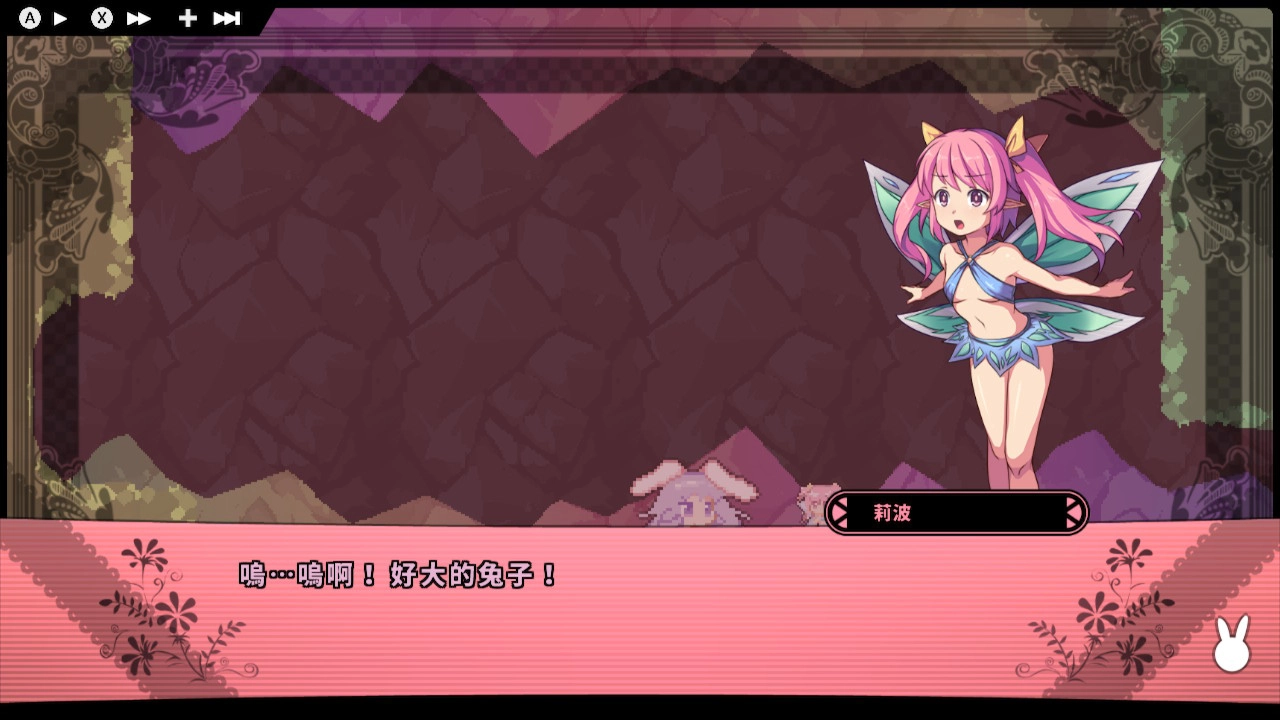
Task: Click the skip-to-end arrow icon
Action: pos(228,17)
